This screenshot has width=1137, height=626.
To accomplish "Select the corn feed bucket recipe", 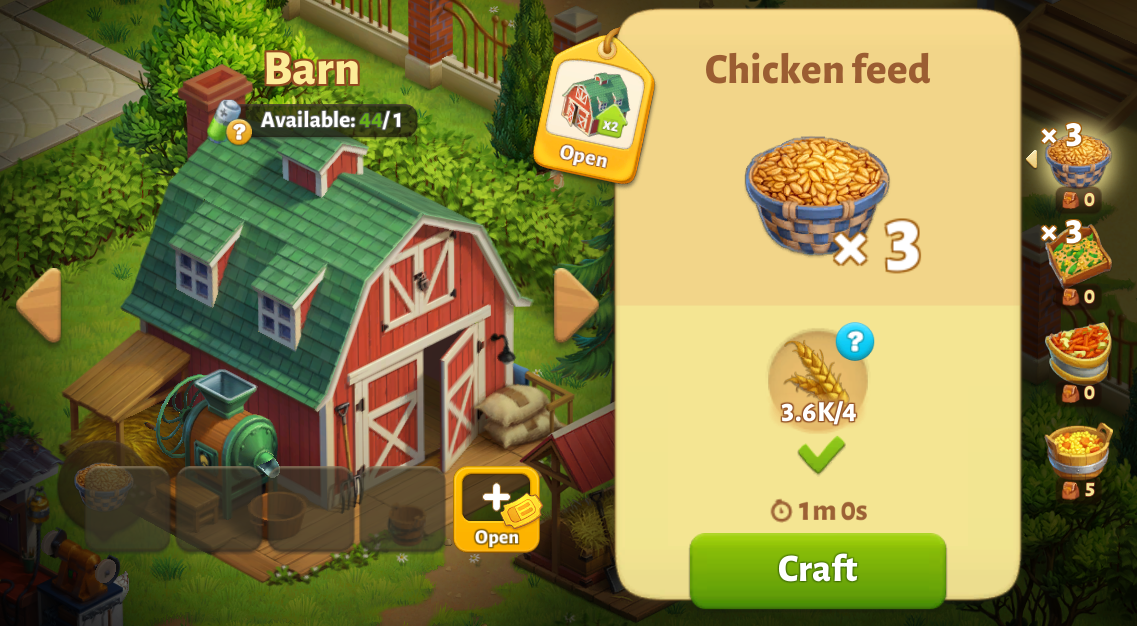I will [1078, 452].
